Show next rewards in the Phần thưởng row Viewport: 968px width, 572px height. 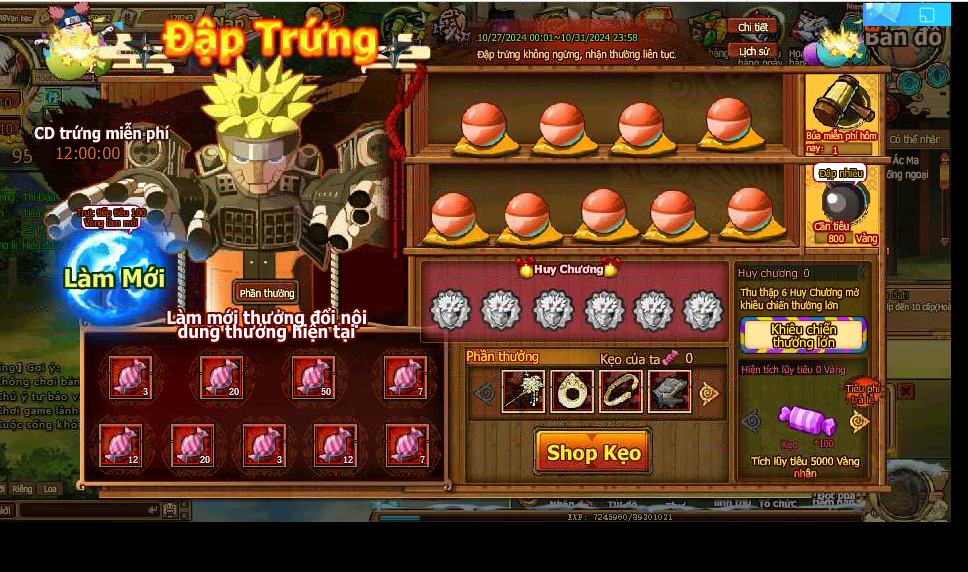pyautogui.click(x=708, y=393)
